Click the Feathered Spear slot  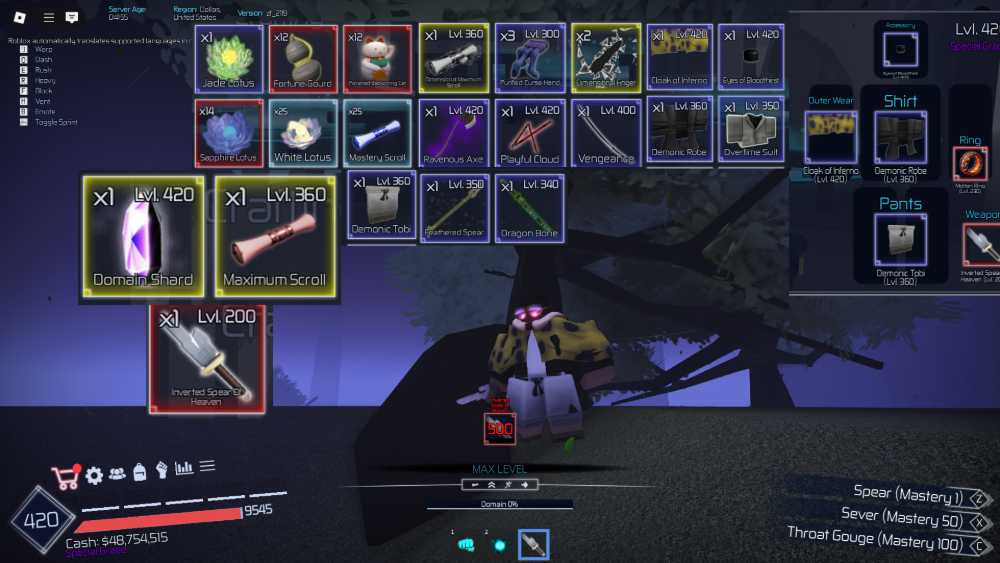[x=453, y=207]
